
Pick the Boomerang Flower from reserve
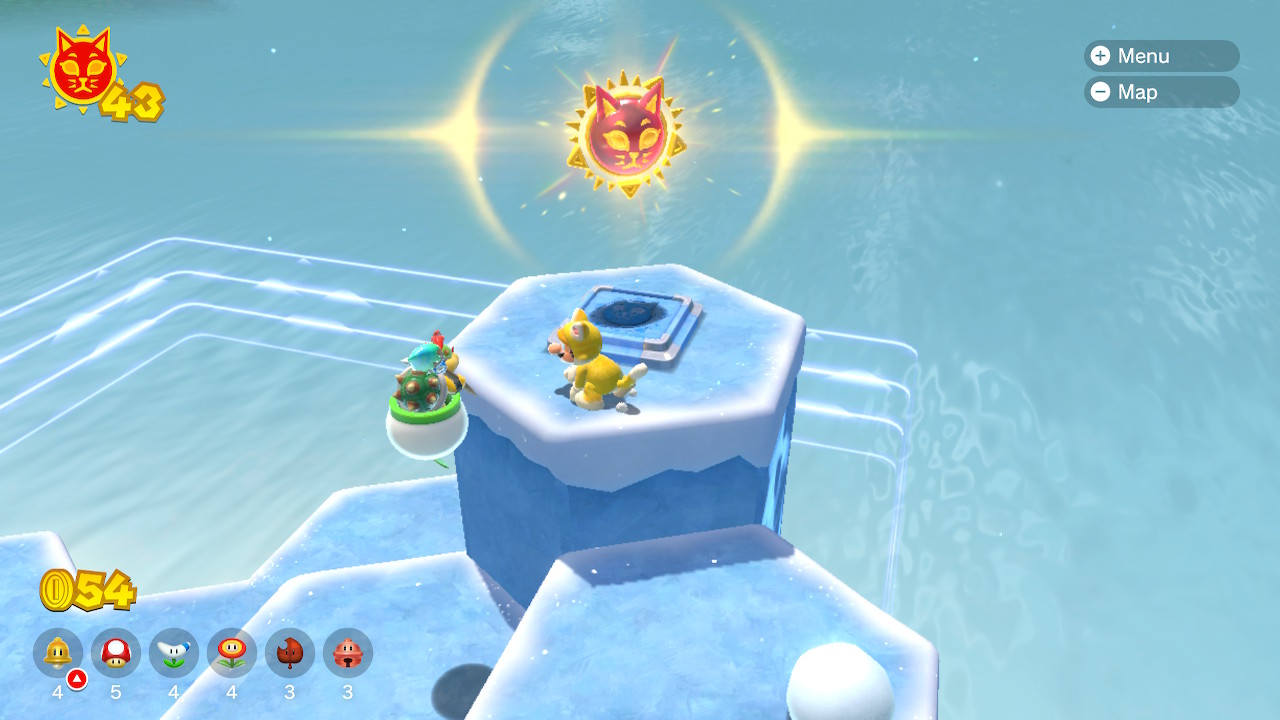pyautogui.click(x=174, y=654)
